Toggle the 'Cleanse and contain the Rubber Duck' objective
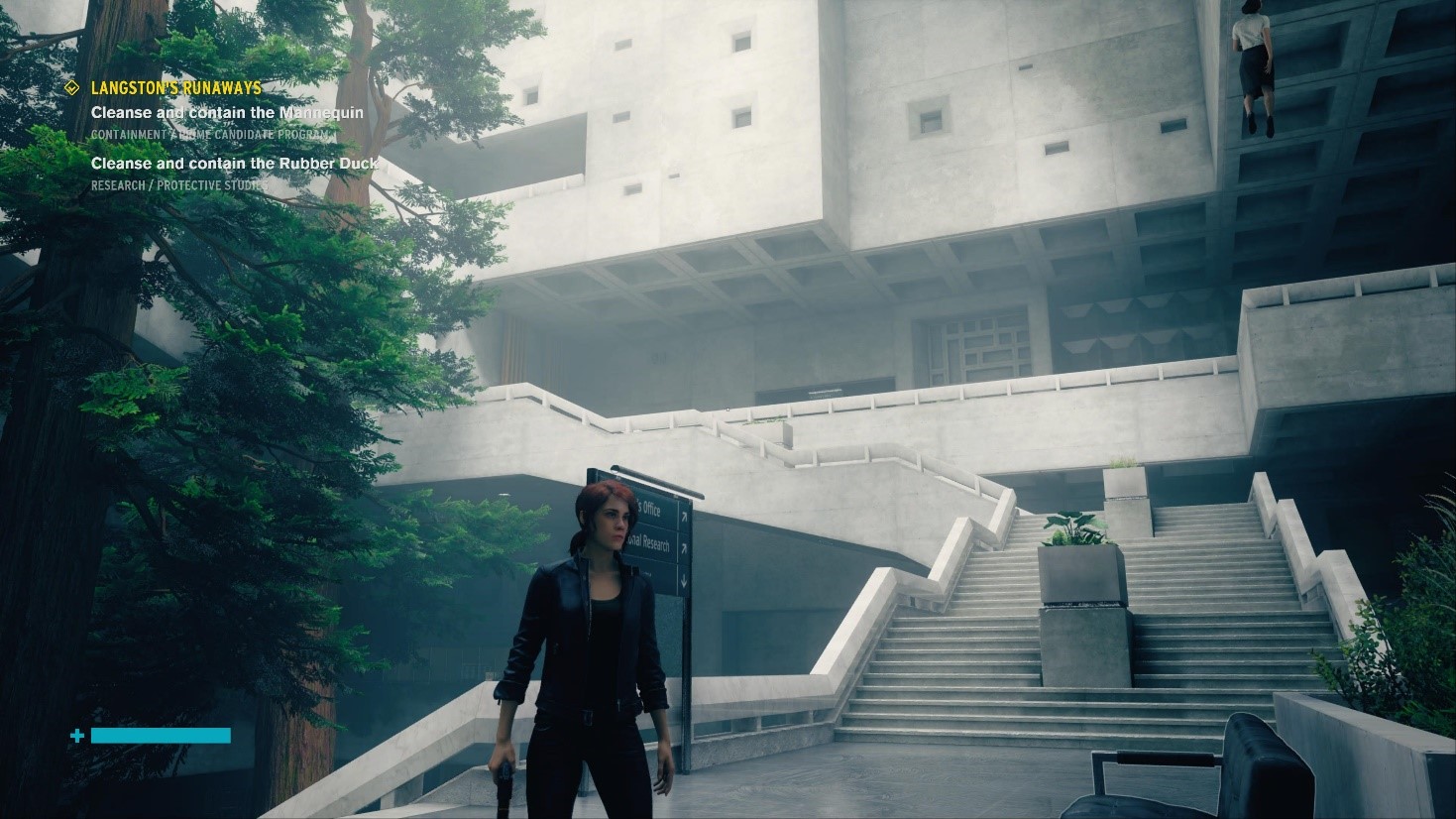 pyautogui.click(x=234, y=163)
